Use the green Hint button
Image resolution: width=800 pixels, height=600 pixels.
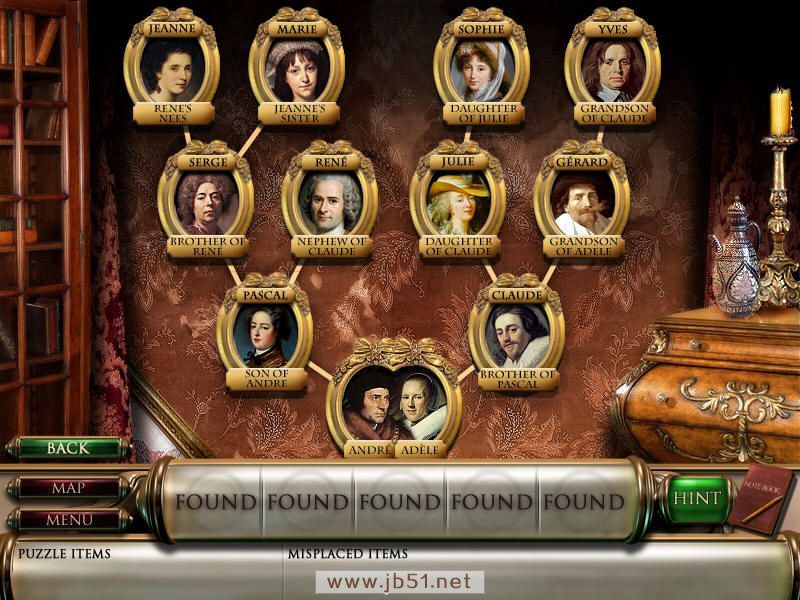[x=696, y=498]
